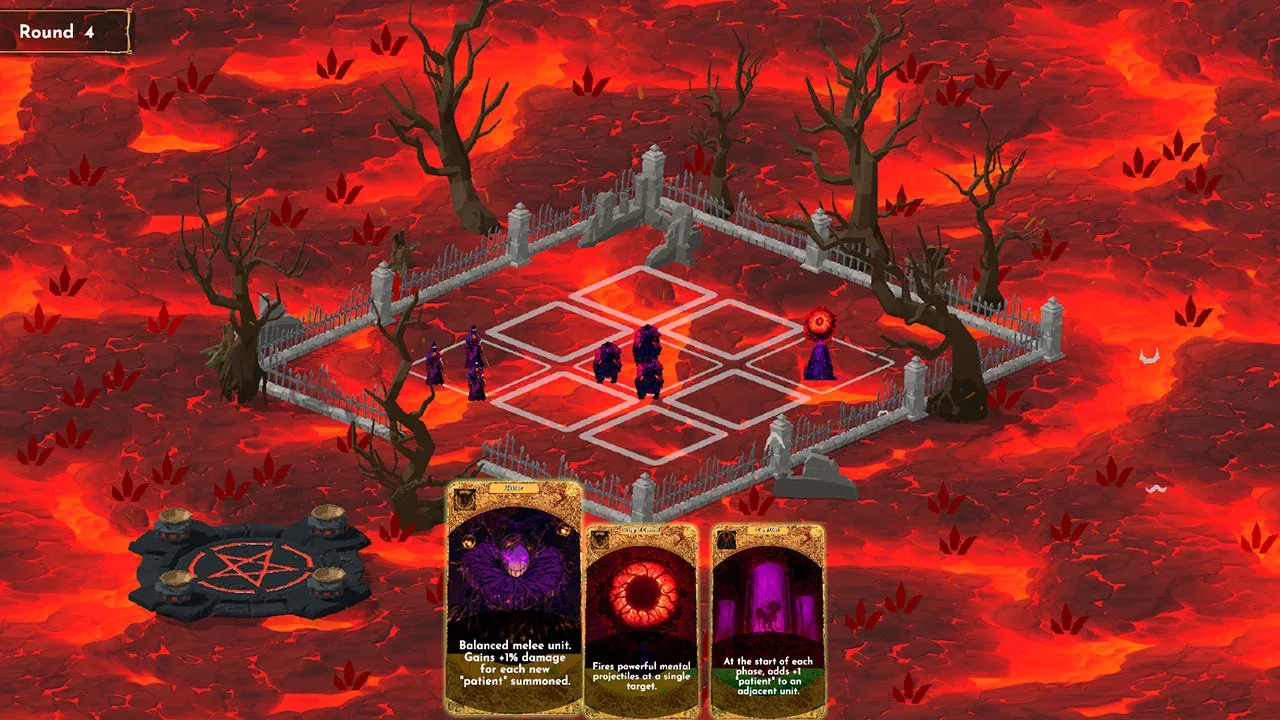The height and width of the screenshot is (720, 1280).
Task: Select the purple jester melee unit card
Action: point(514,599)
